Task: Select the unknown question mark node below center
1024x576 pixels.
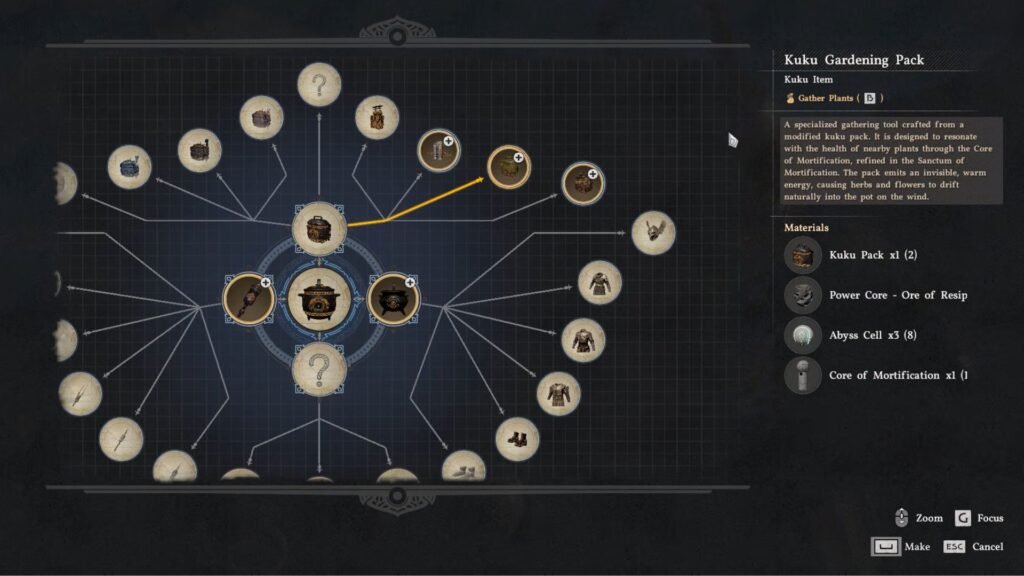Action: (319, 367)
